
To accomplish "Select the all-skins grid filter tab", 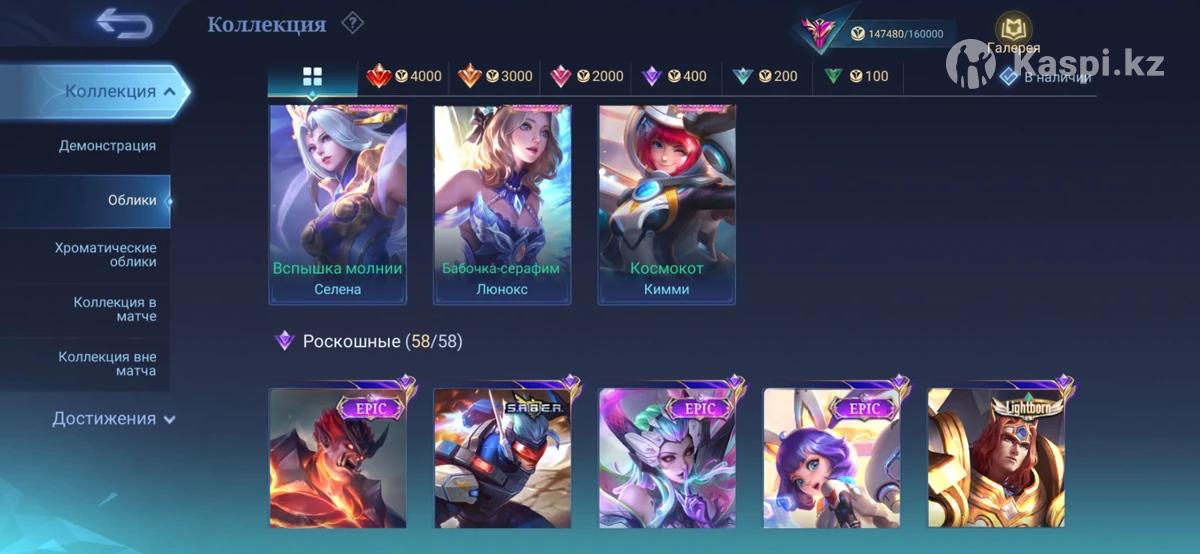I will click(312, 77).
